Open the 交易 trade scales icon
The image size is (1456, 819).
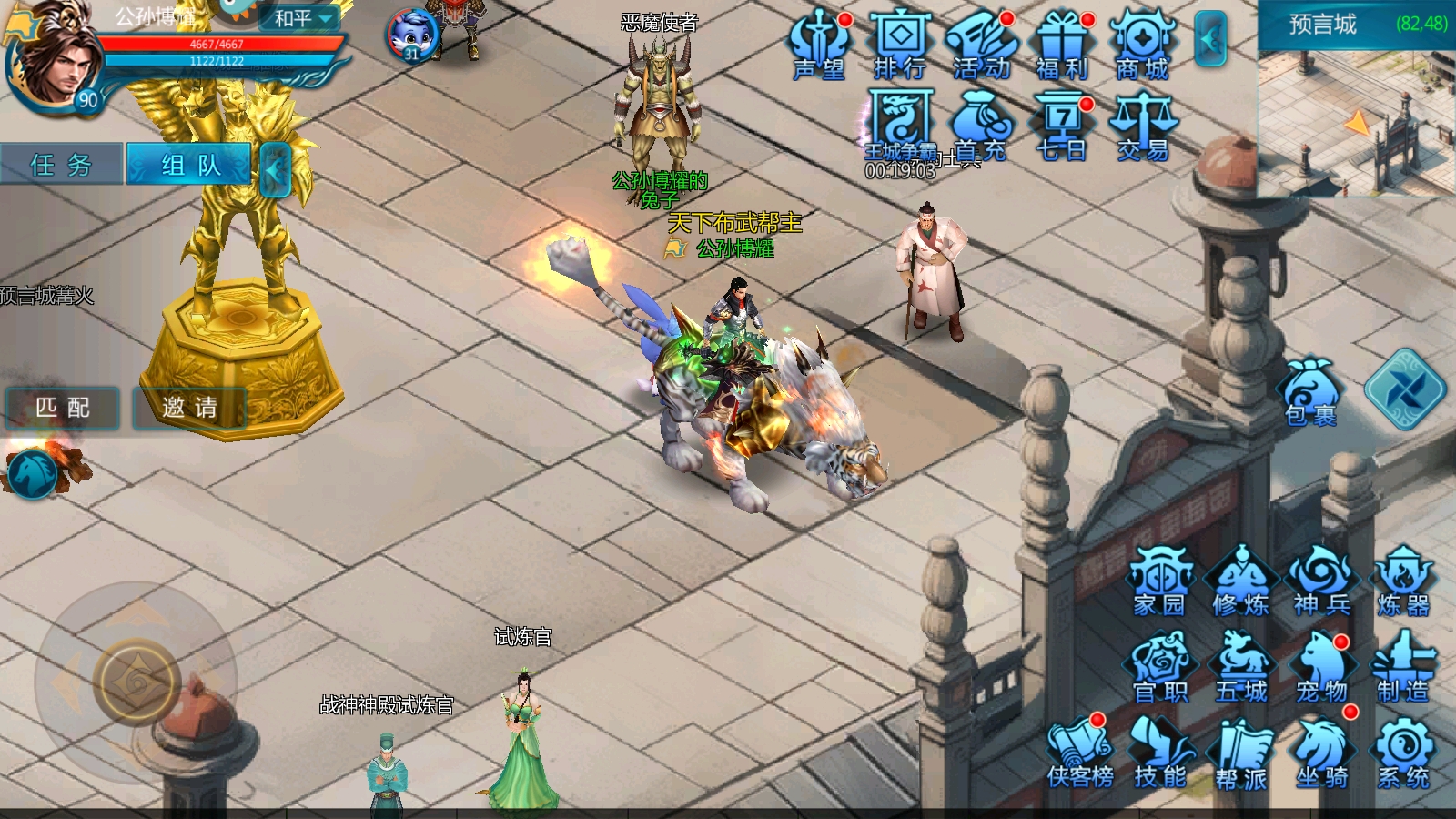pos(1143,127)
